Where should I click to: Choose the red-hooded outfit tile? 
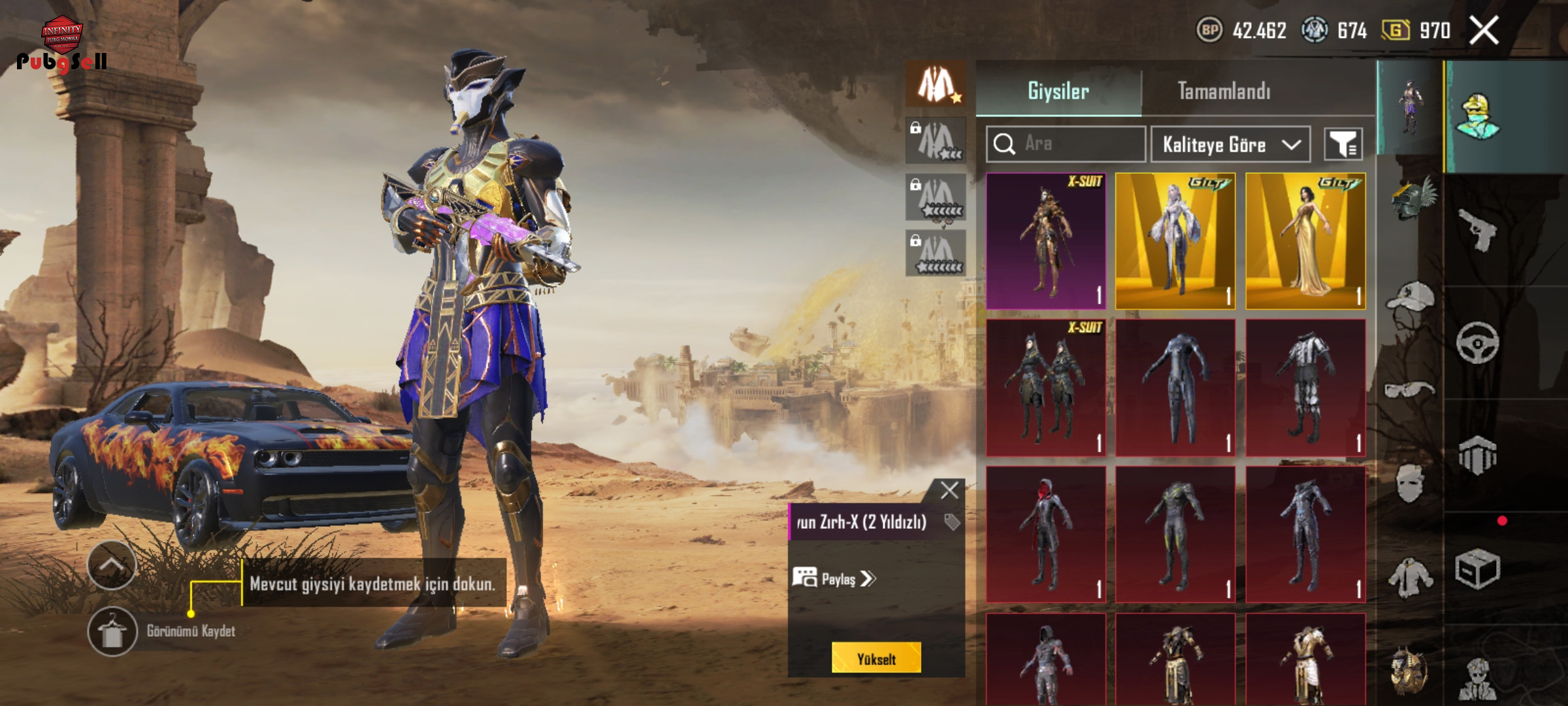coord(1045,534)
